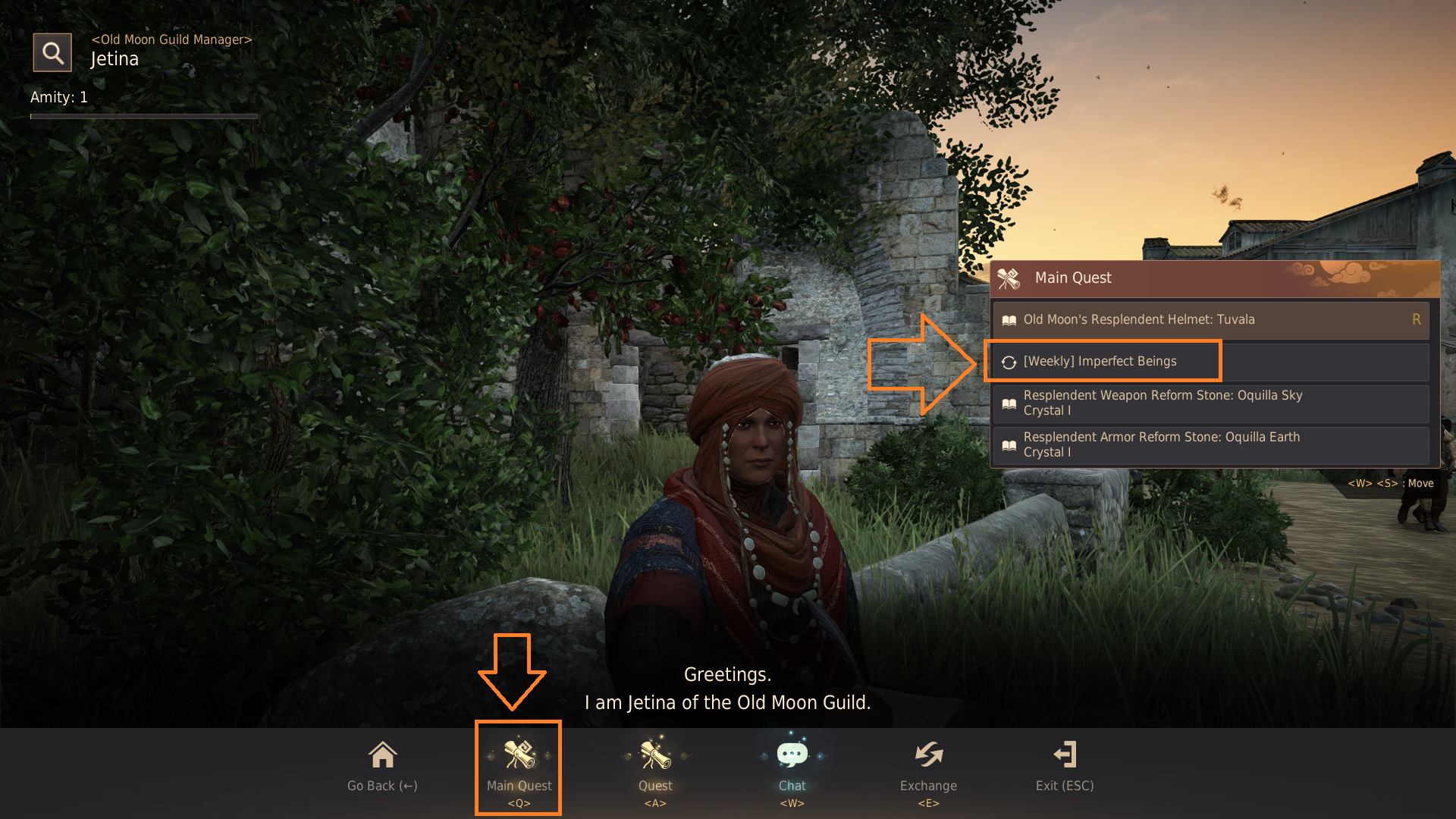Select Resplendent Weapon Reform Stone: Oquilla Sky Crystal I
Image resolution: width=1456 pixels, height=819 pixels.
coord(1163,403)
